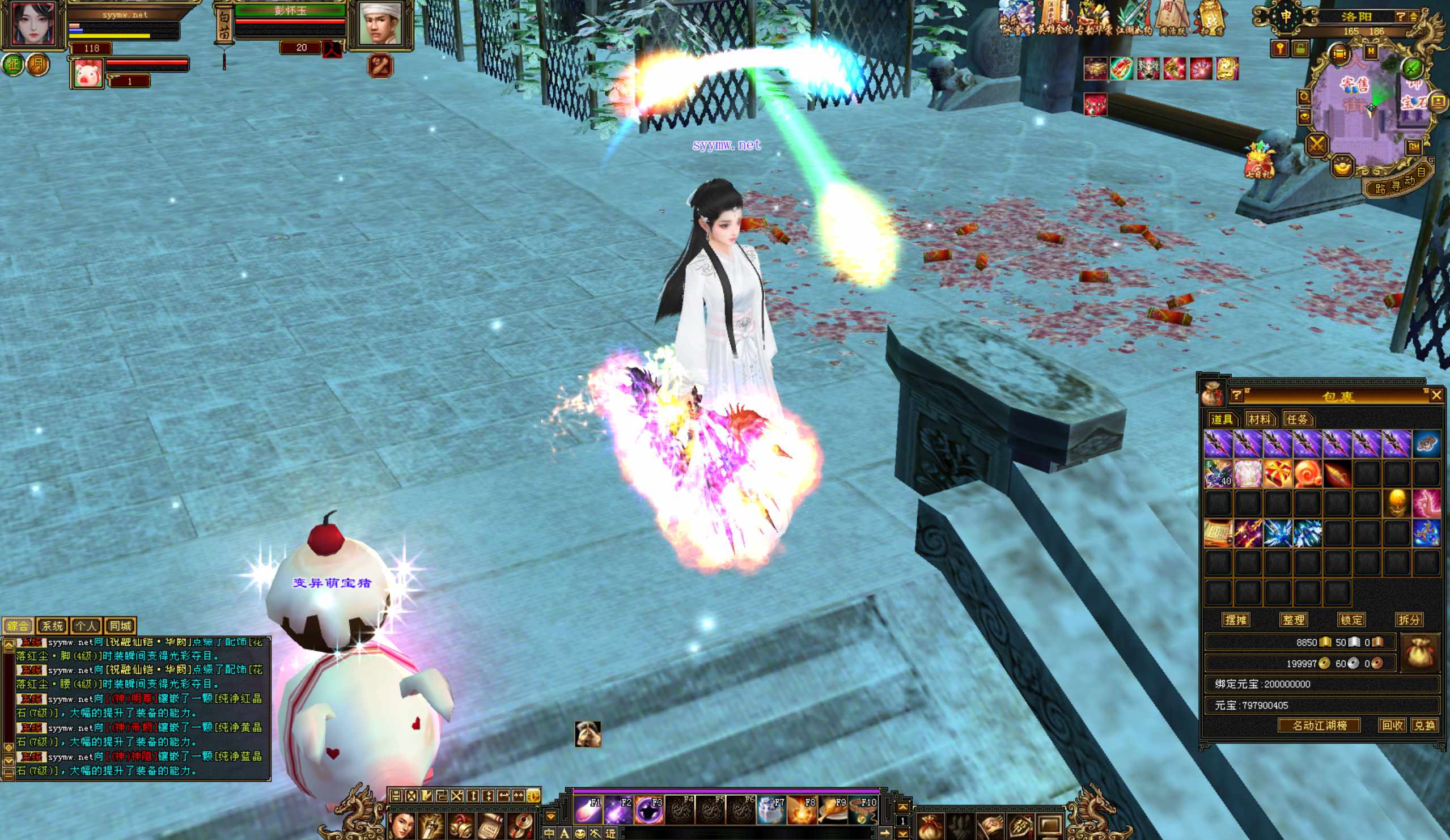Select the golden egg item in the bag
1450x840 pixels.
click(1397, 503)
